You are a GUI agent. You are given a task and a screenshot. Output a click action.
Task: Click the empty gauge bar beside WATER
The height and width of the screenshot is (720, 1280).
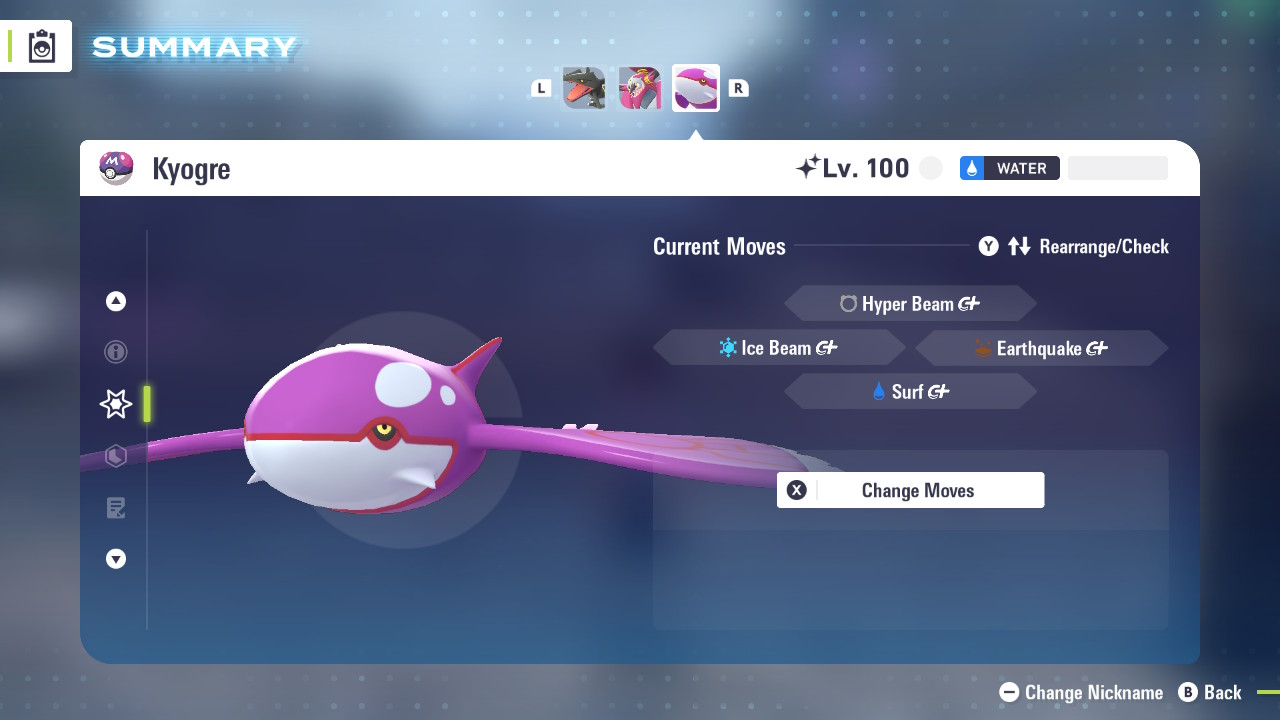click(1117, 168)
